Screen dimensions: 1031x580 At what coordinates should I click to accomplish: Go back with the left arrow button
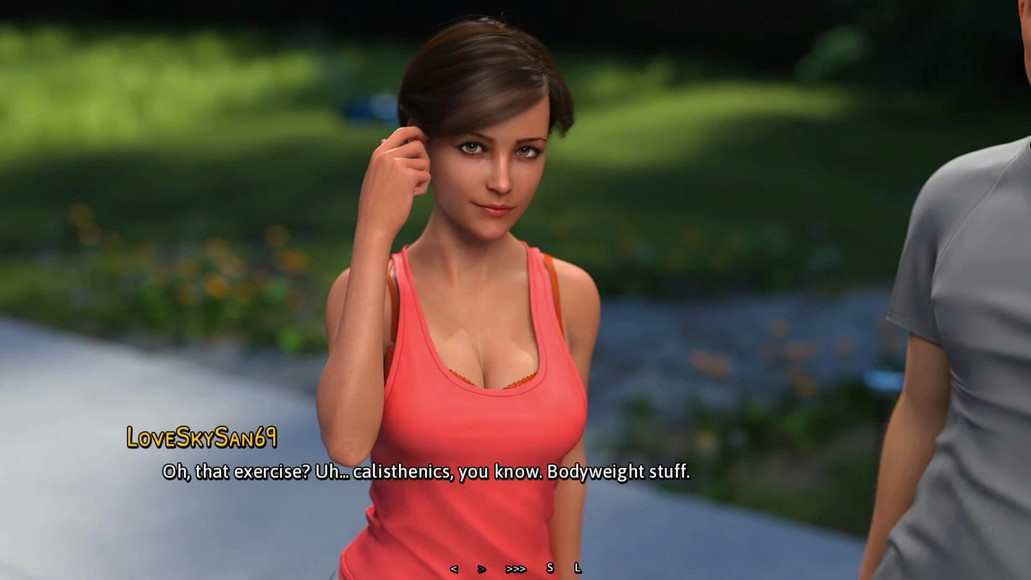tap(454, 568)
